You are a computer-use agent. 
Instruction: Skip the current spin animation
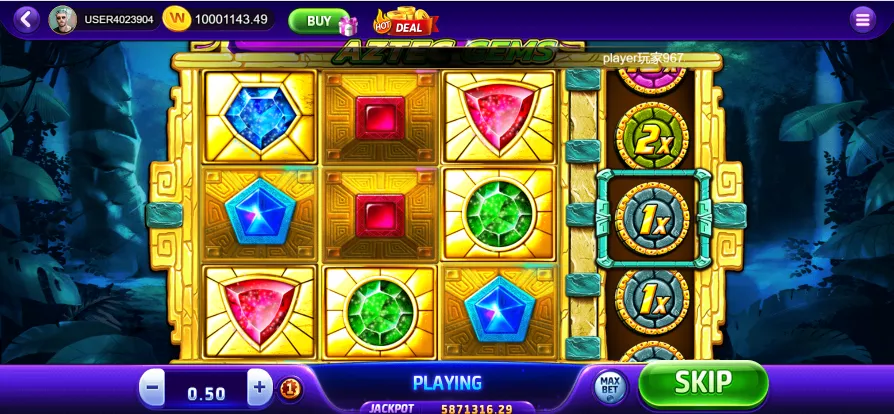click(x=703, y=383)
